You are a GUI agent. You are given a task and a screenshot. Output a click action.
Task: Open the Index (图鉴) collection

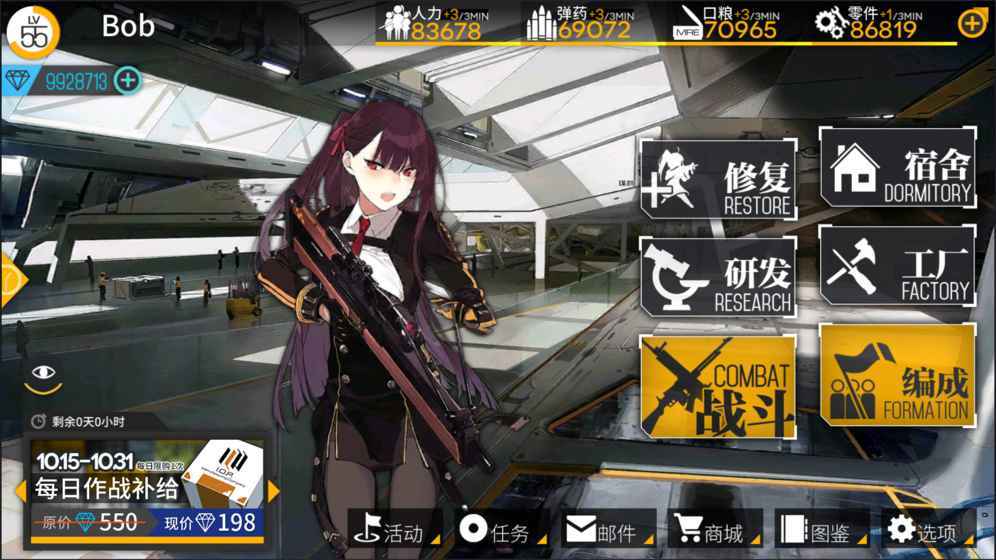point(816,532)
